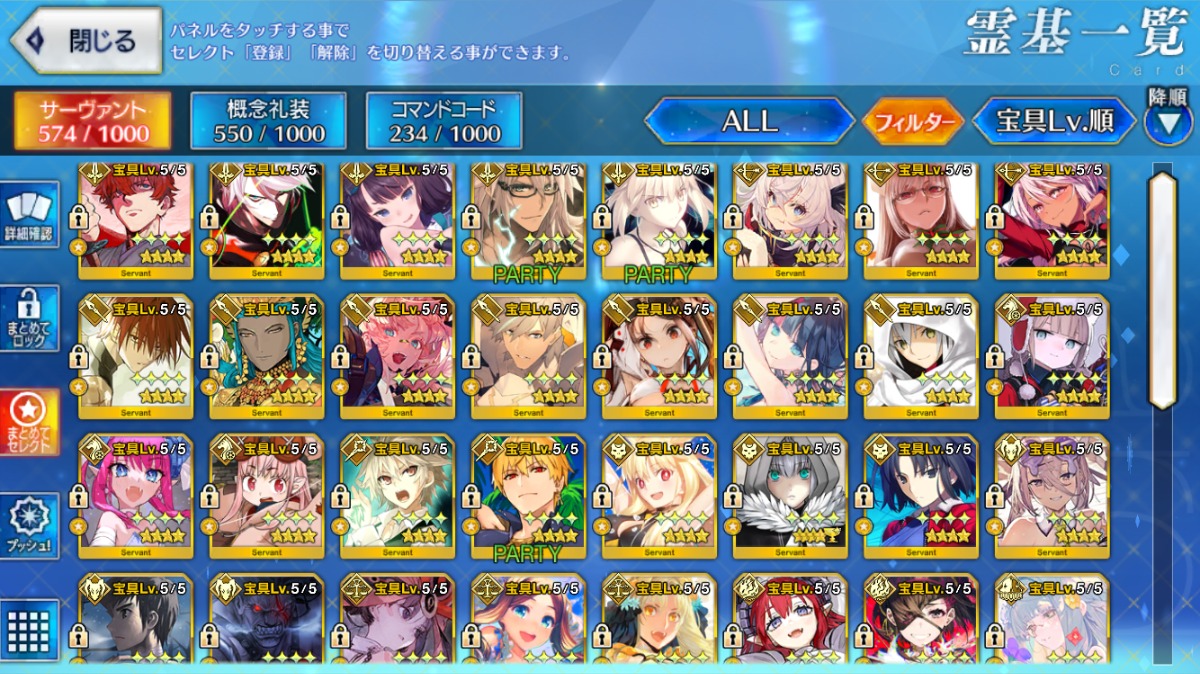1200x674 pixels.
Task: Select the pink-haired Elizabeth servant card
Action: 135,495
